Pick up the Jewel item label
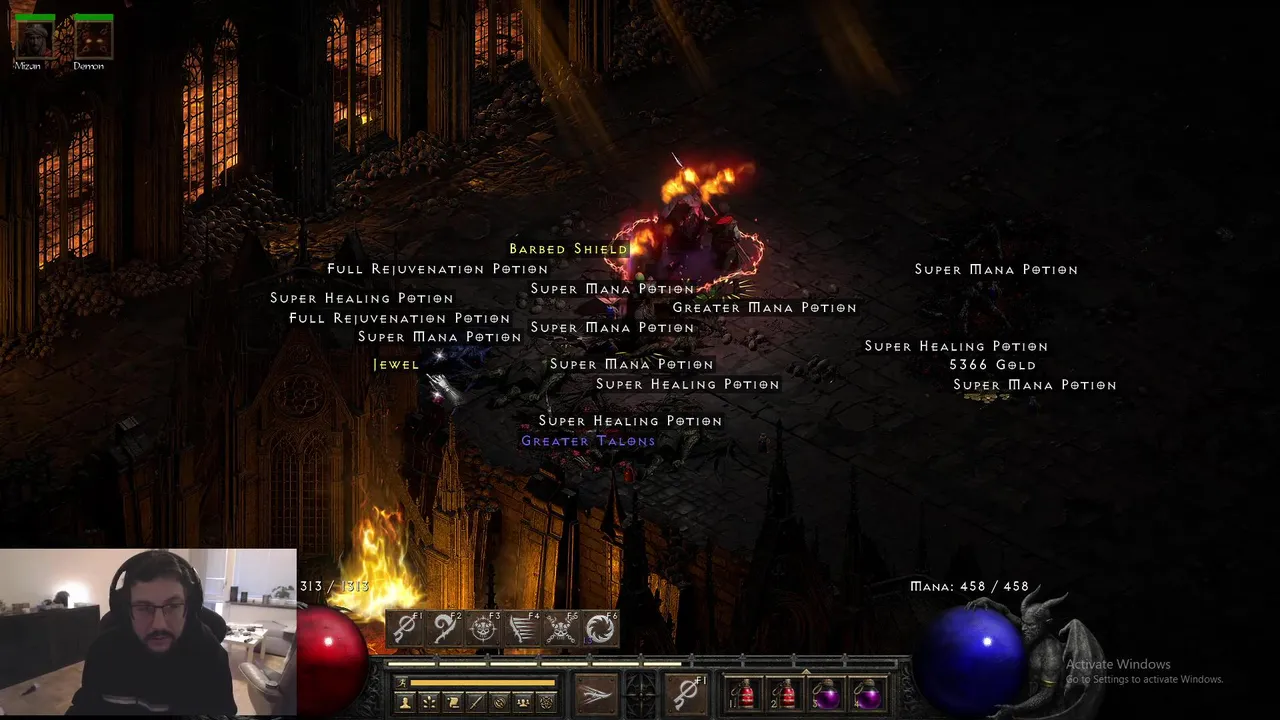 [396, 365]
